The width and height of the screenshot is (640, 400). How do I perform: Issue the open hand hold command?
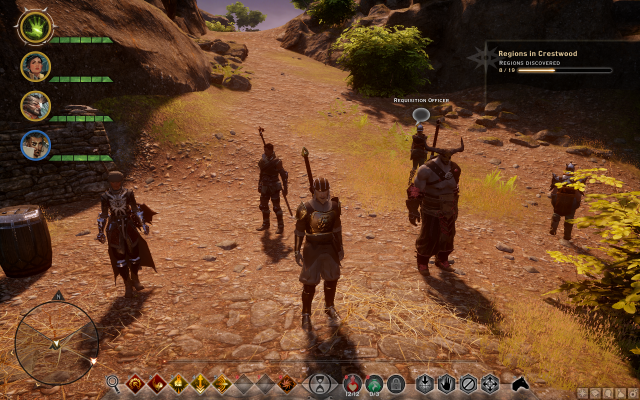446,382
